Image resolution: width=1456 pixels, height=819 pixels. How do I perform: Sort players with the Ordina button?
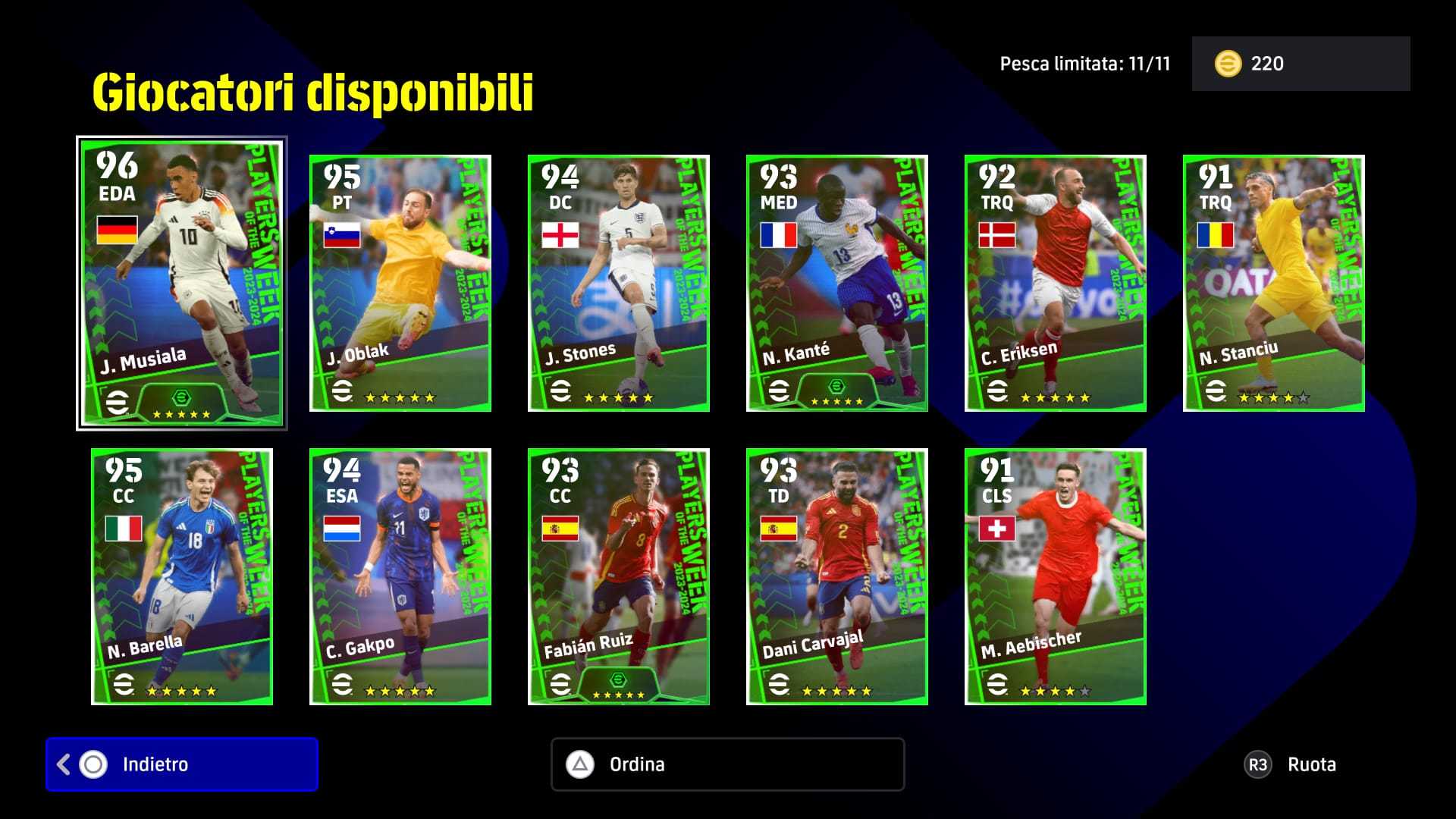click(x=727, y=764)
